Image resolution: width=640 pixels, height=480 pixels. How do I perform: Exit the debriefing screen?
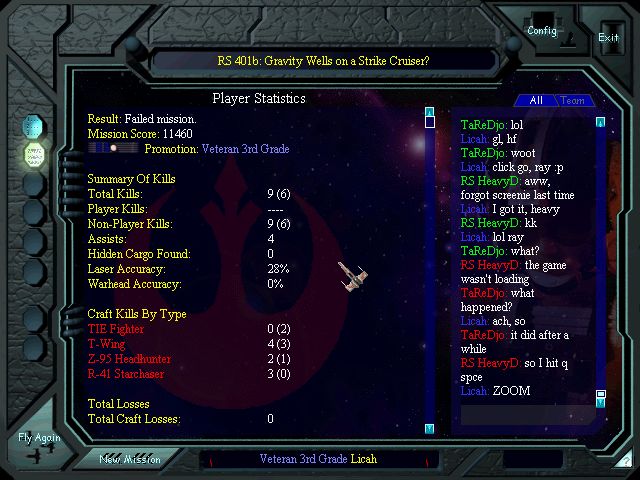pos(608,37)
